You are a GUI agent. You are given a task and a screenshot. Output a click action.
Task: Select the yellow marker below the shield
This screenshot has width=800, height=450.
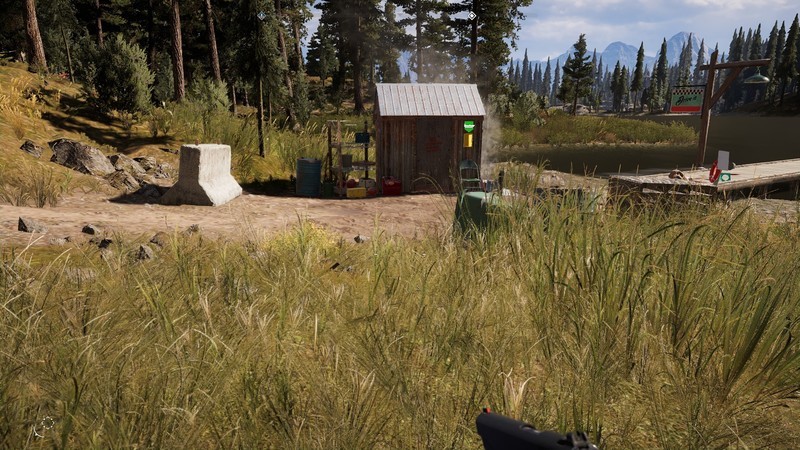click(x=468, y=141)
